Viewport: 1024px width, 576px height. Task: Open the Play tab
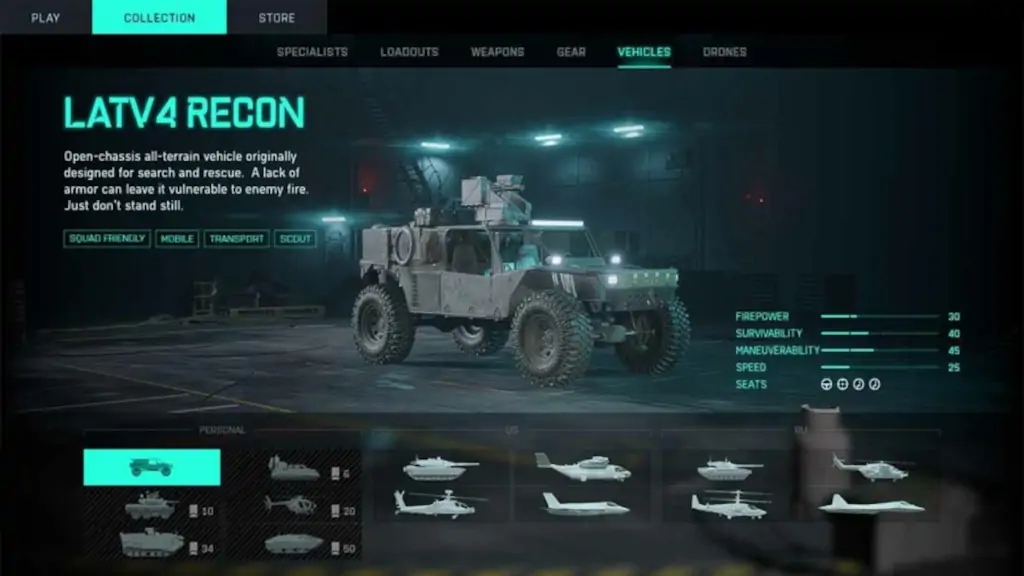coord(45,17)
